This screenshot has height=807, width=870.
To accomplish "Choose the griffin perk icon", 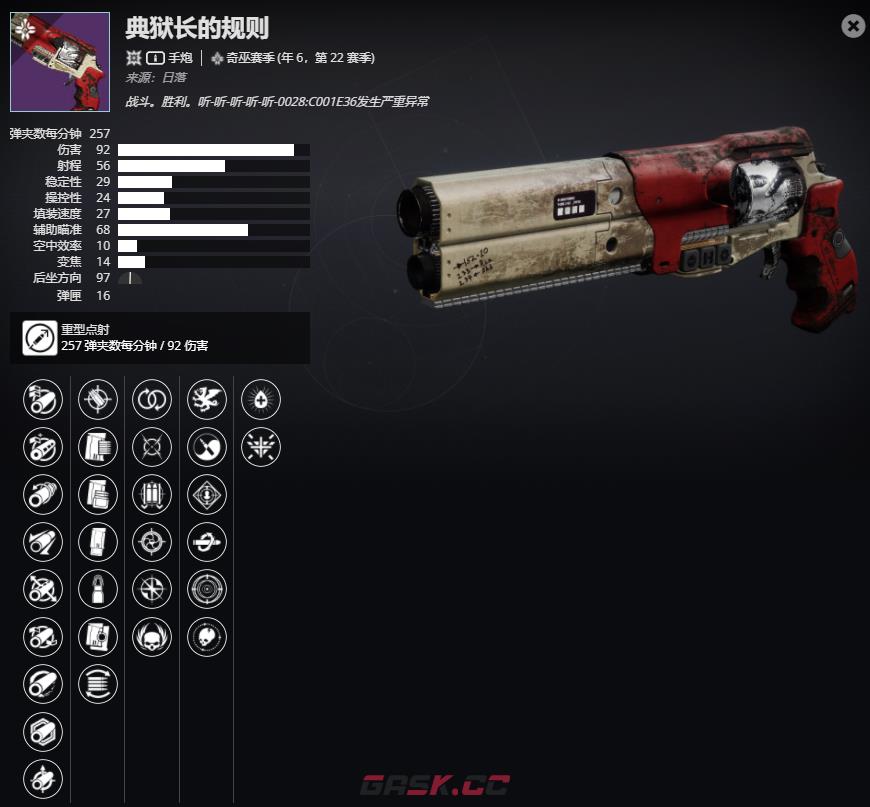I will (x=206, y=400).
